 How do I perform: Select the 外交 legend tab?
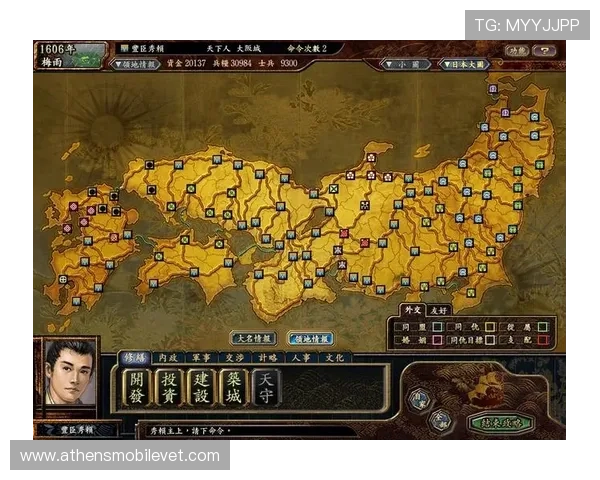tap(412, 311)
